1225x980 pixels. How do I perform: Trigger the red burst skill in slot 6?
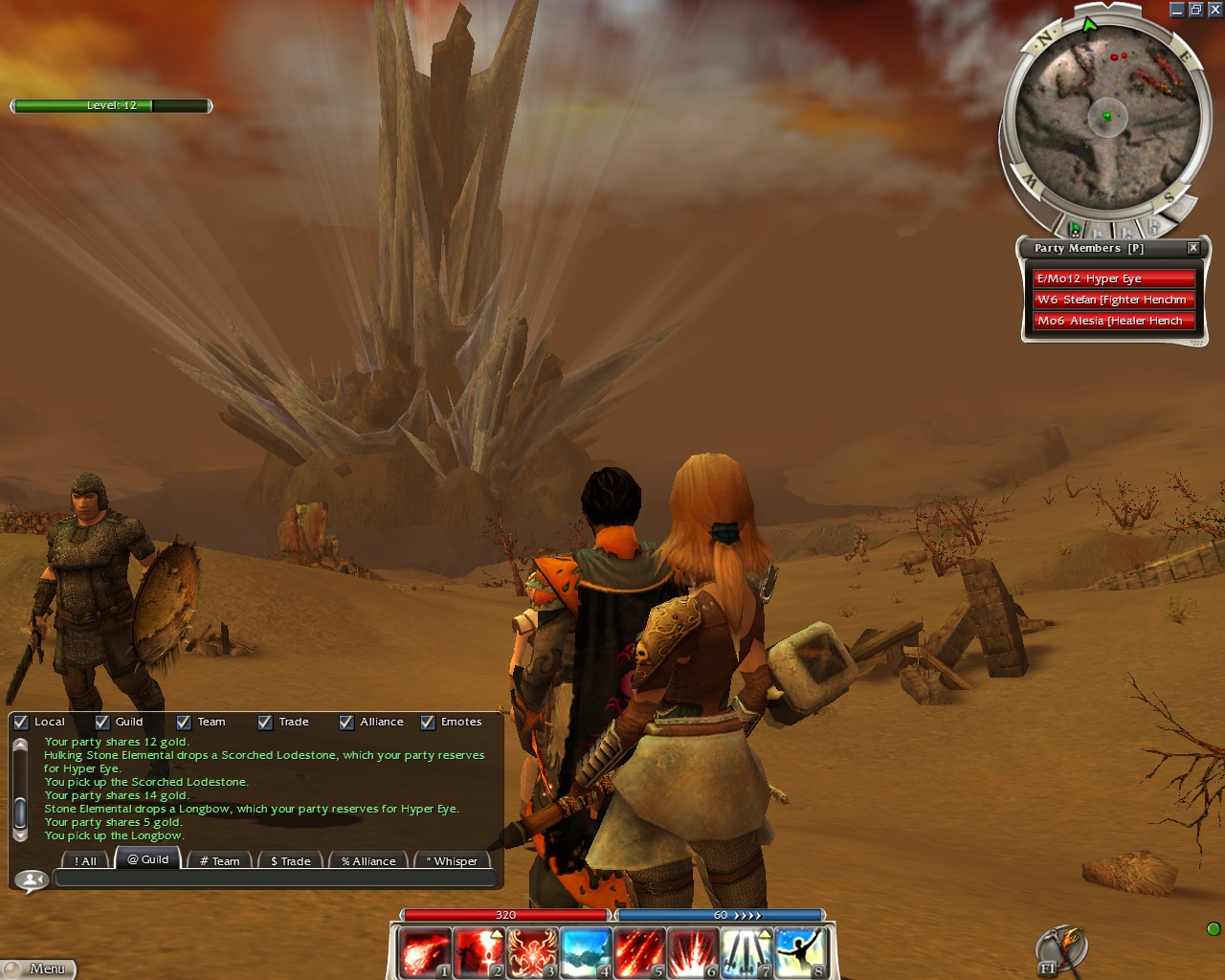692,952
